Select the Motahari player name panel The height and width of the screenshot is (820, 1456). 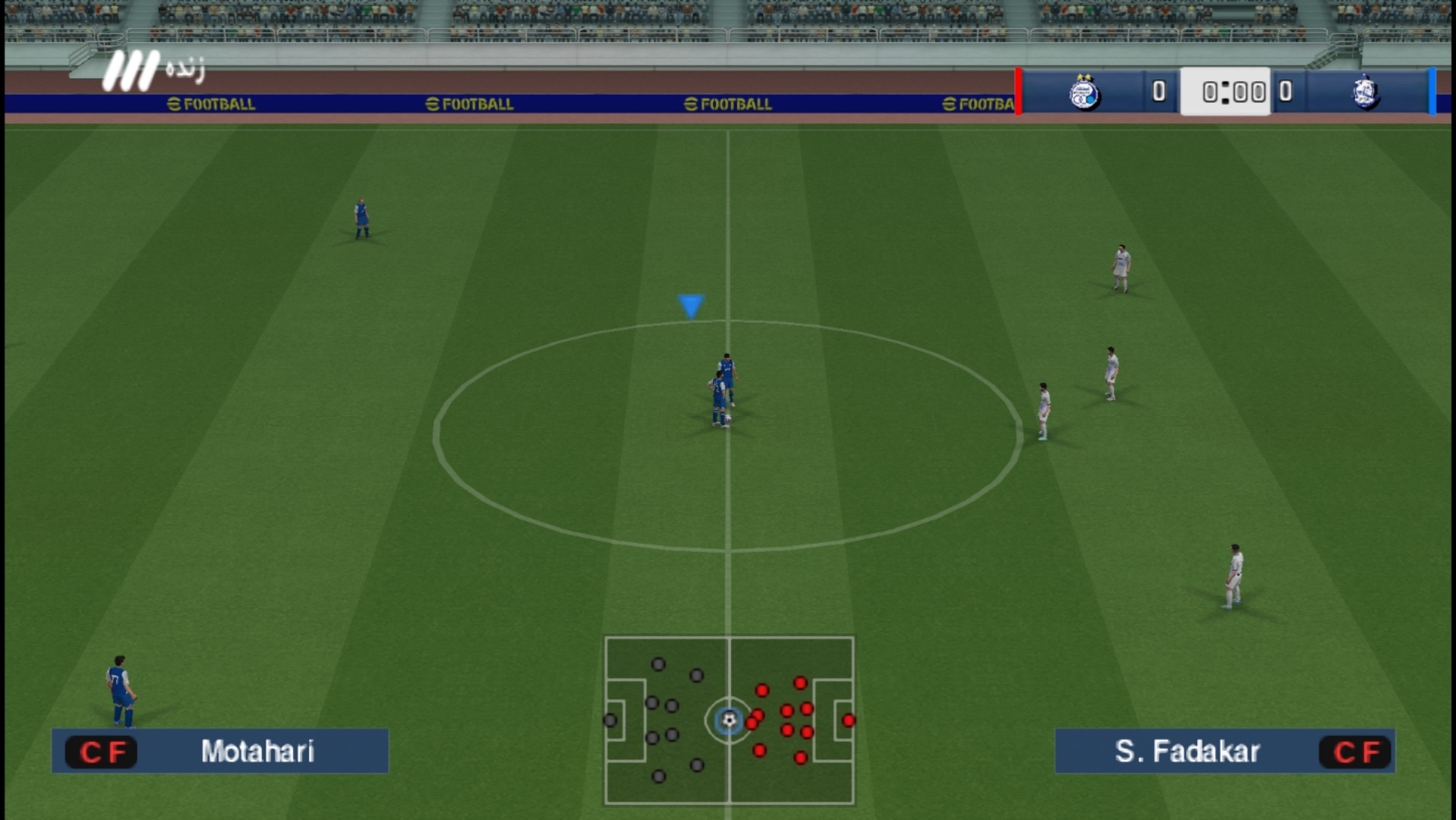220,751
